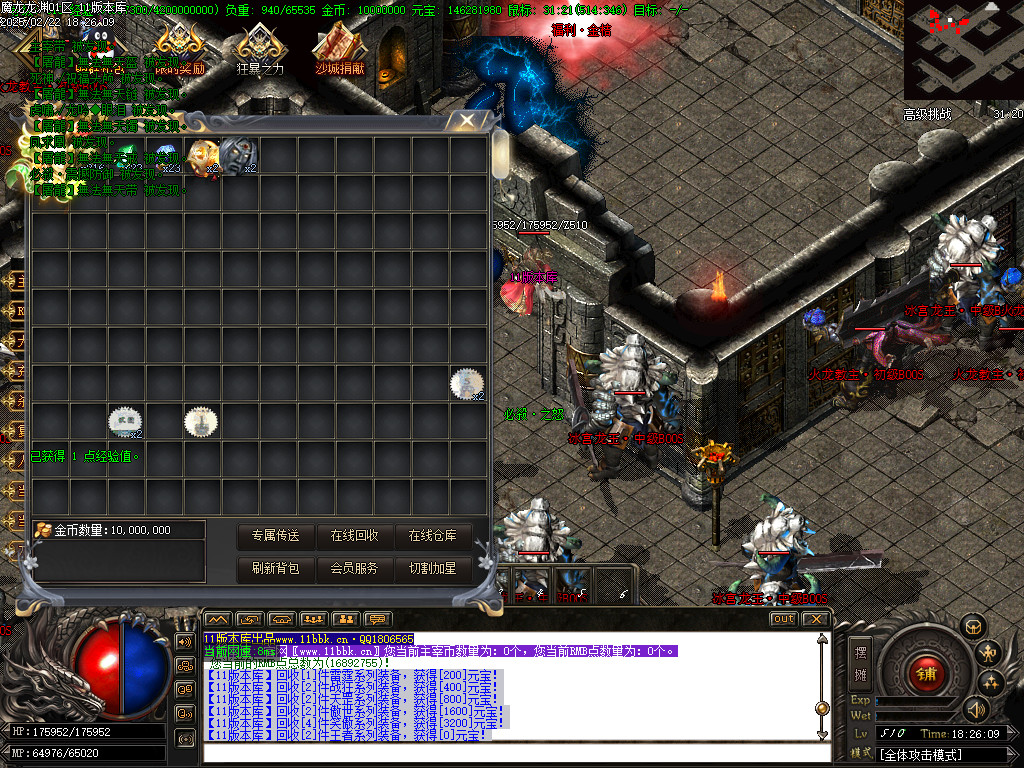
Task: Select the 切割加星 button
Action: 432,568
